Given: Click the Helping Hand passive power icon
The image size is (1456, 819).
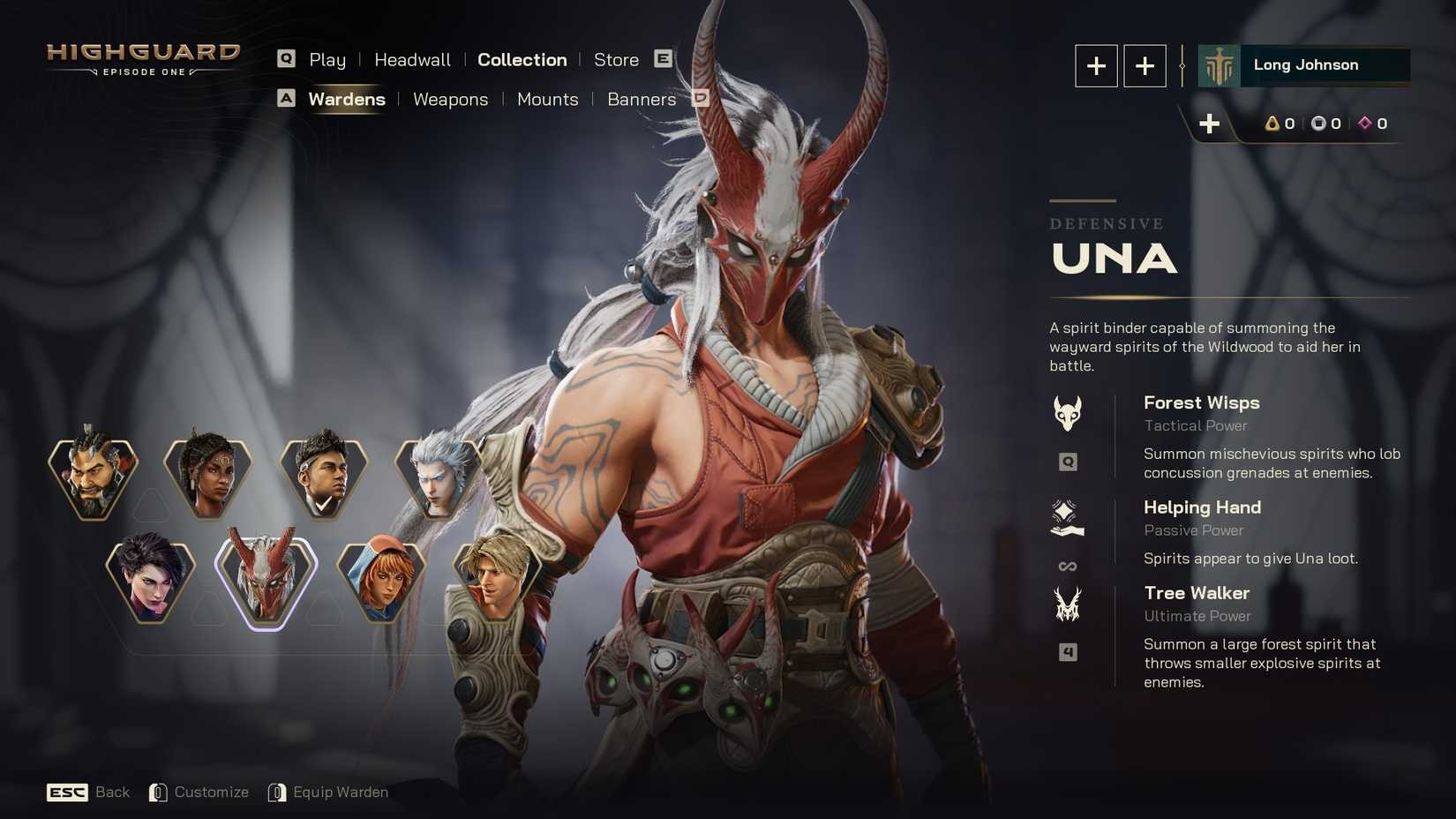Looking at the screenshot, I should (x=1068, y=517).
